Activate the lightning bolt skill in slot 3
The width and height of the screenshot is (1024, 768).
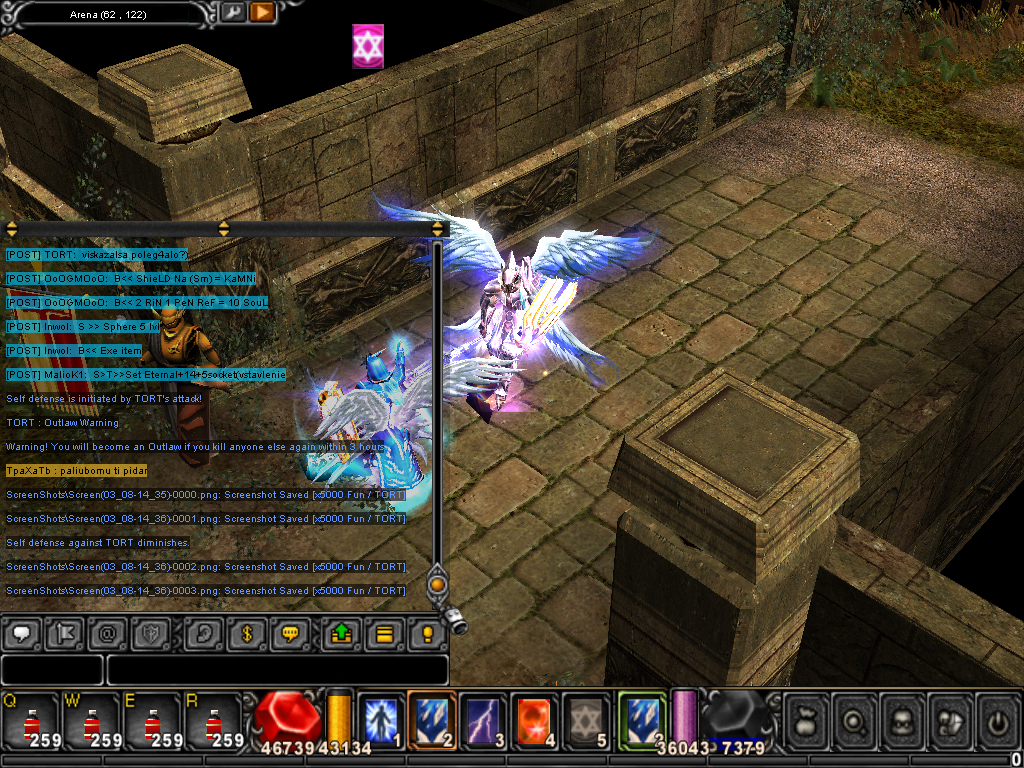click(483, 719)
